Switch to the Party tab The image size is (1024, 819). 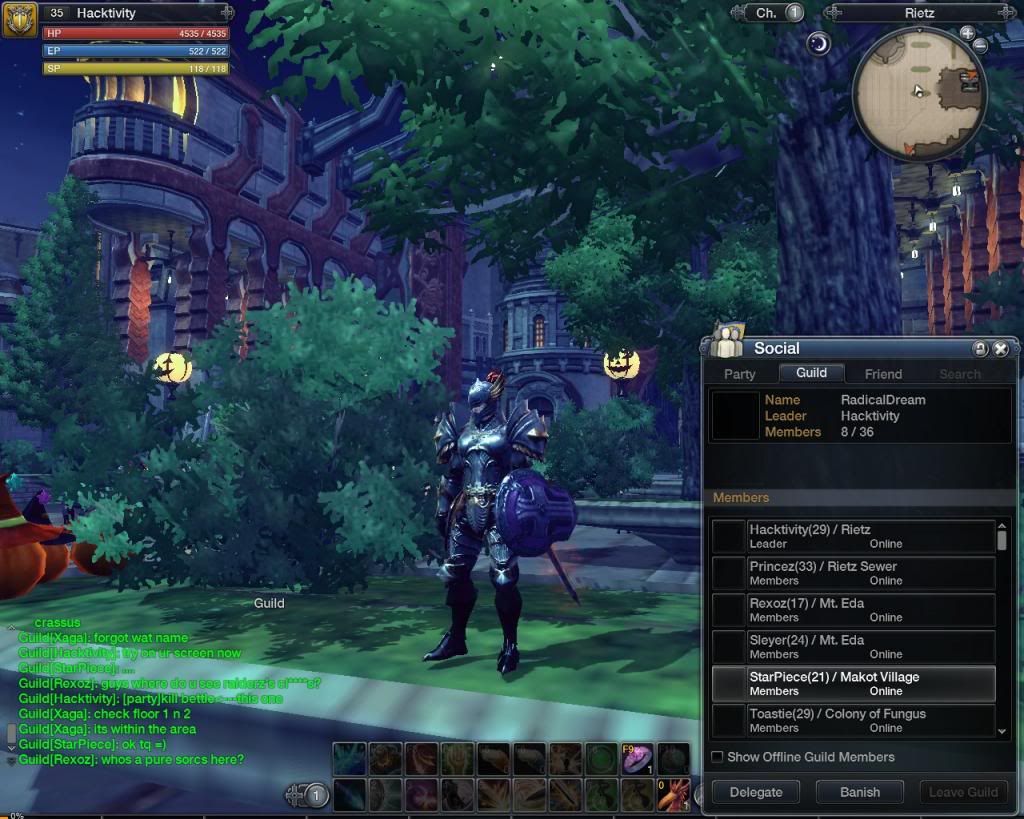point(740,374)
